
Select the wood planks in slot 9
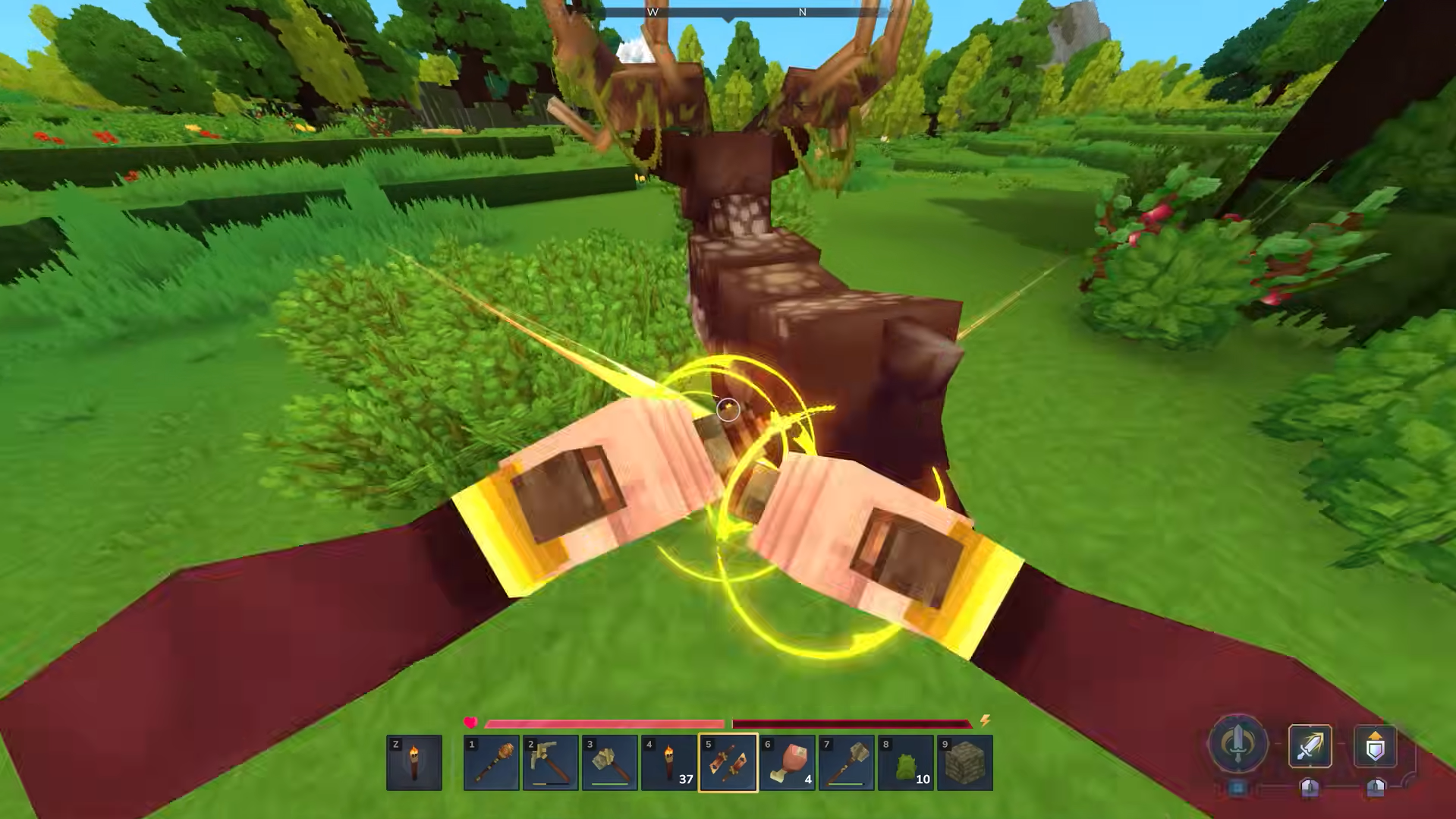click(965, 761)
